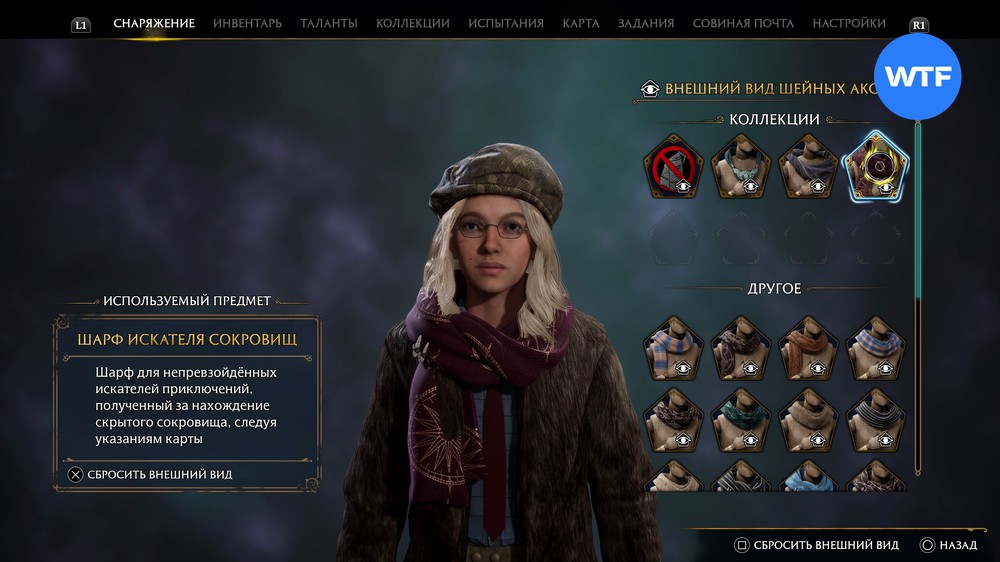Open Совиная почта tab

743,23
